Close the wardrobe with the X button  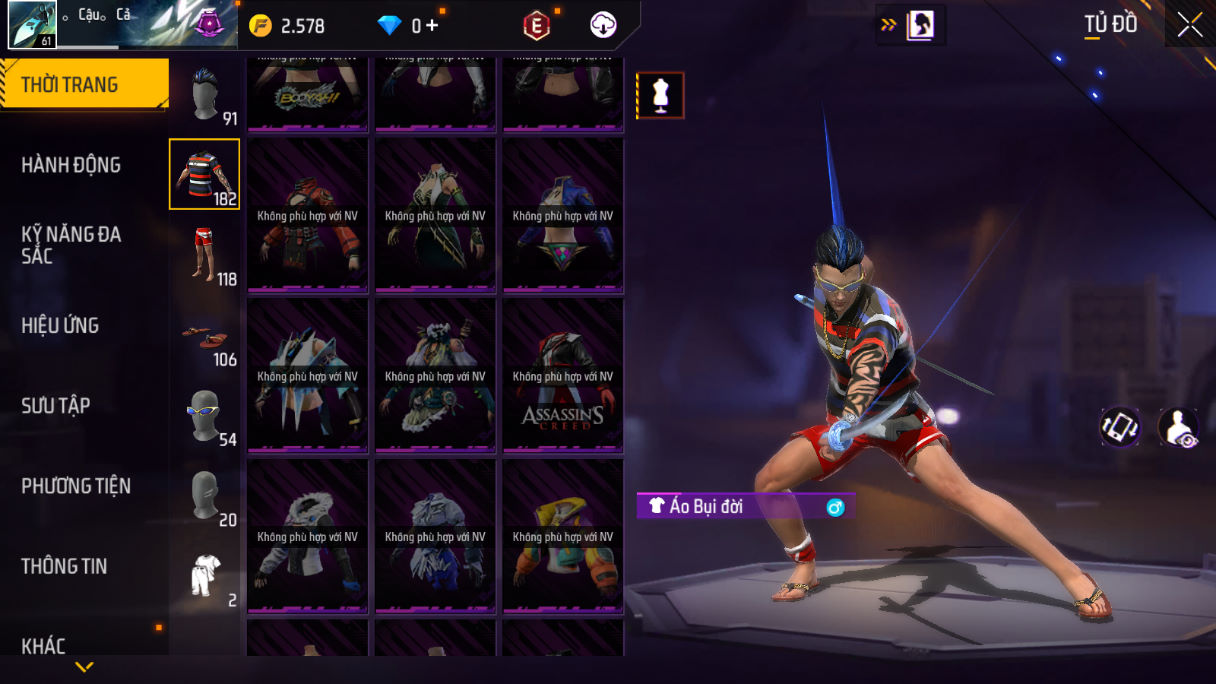tap(1190, 25)
